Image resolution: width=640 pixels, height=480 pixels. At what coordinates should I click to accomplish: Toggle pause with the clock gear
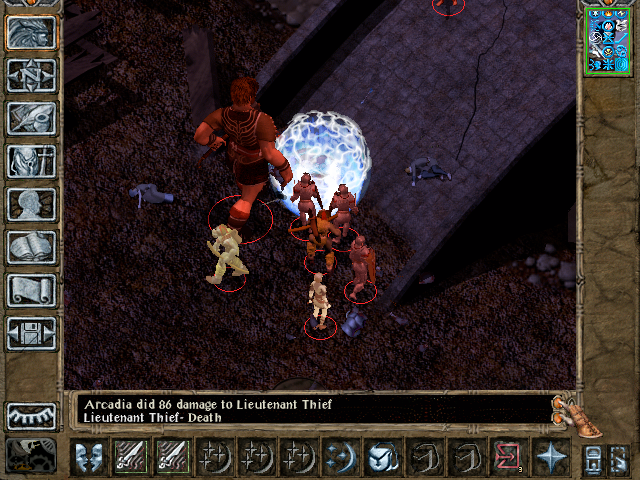[32, 455]
